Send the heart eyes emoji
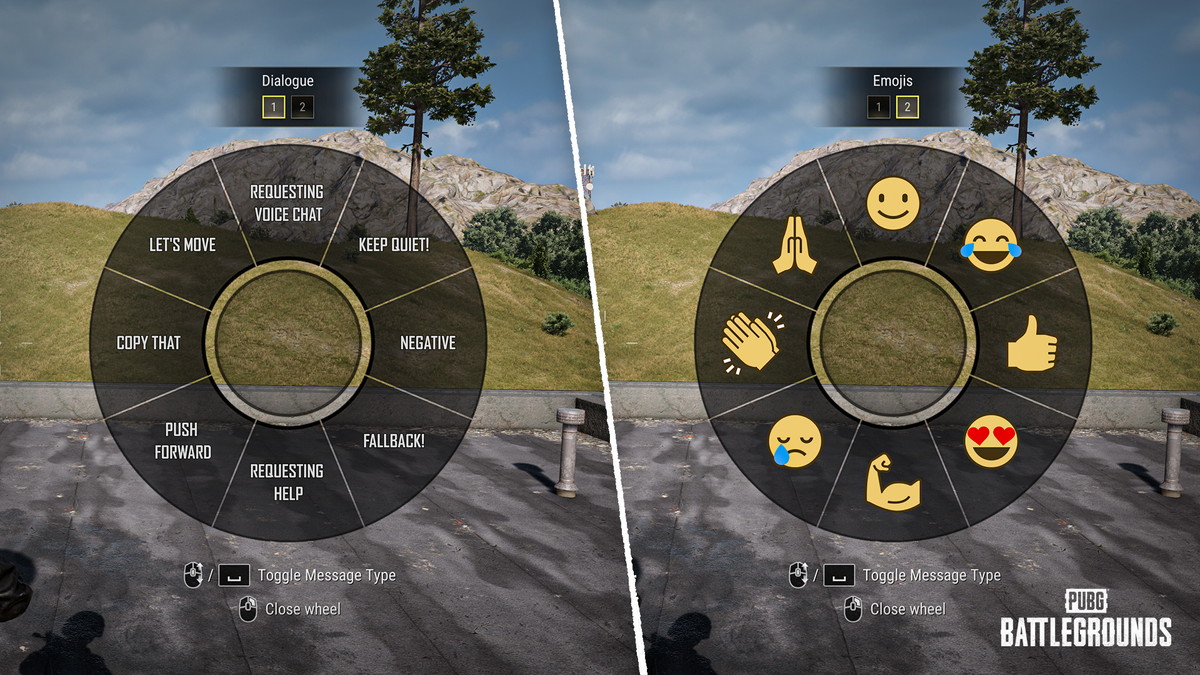Screen dimensions: 1200x675 (x=991, y=442)
